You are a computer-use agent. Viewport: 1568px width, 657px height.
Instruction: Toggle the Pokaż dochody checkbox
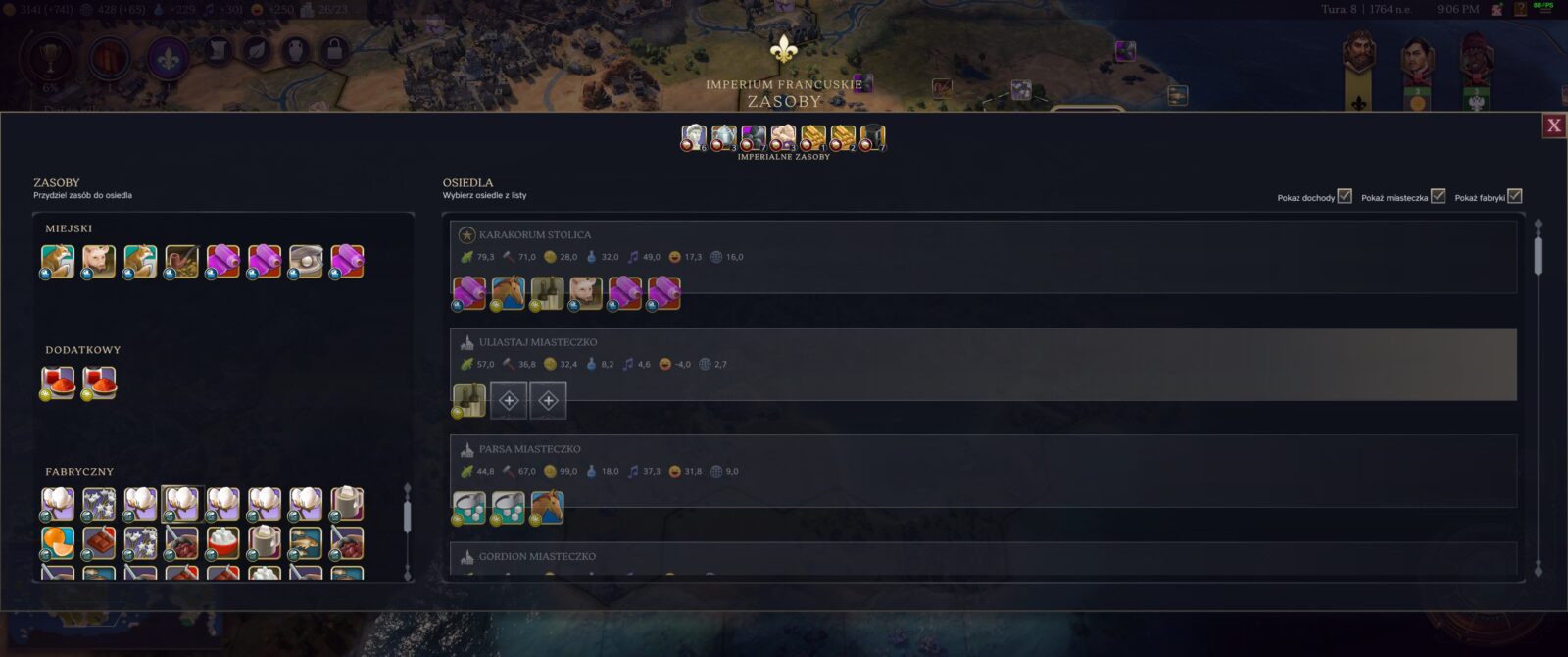tap(1345, 196)
